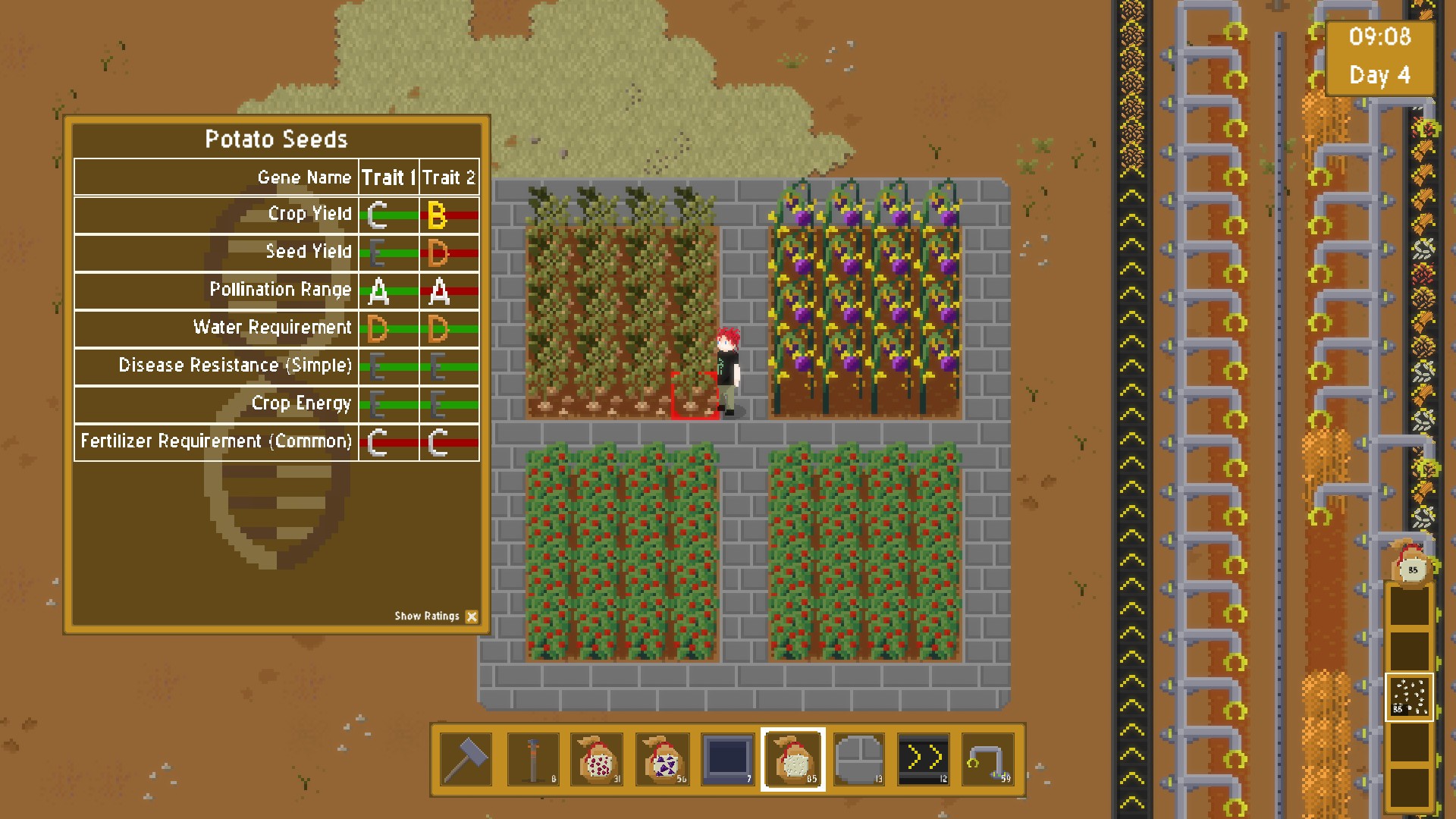Select the hammer tool in hotbar
The width and height of the screenshot is (1456, 819).
tap(466, 758)
